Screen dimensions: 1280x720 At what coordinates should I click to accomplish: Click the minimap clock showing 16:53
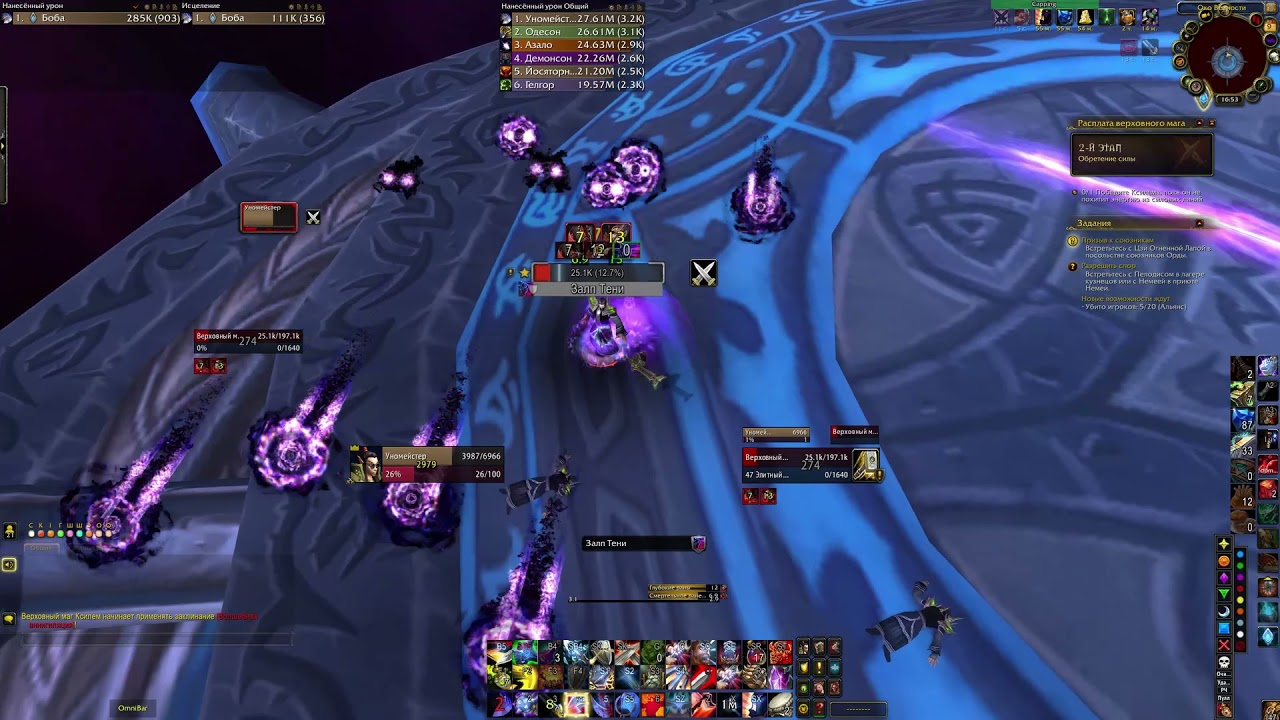click(x=1229, y=99)
